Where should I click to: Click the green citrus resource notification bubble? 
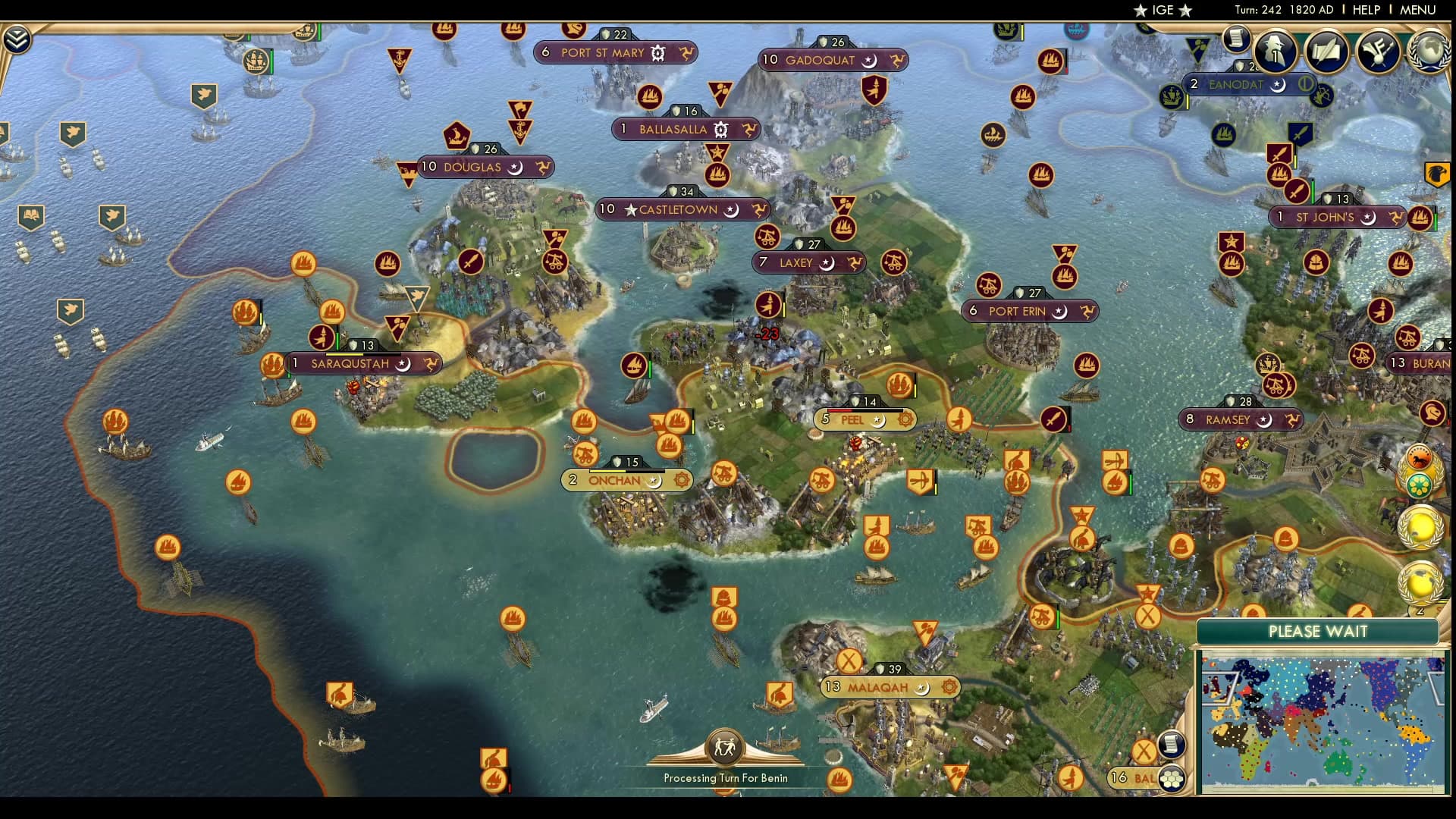pyautogui.click(x=1419, y=484)
